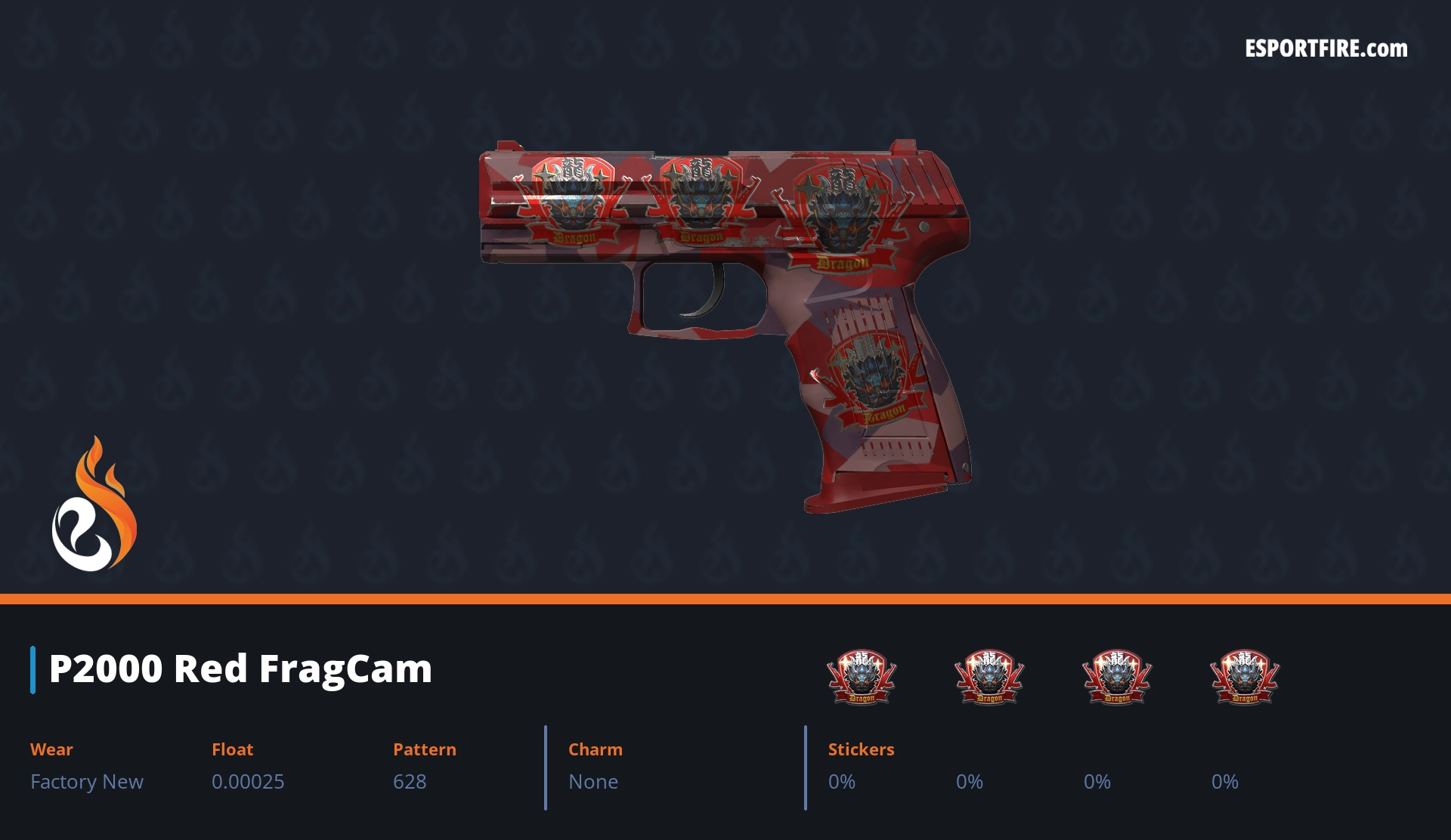Click the orange flame Esportfire logo

(x=94, y=505)
